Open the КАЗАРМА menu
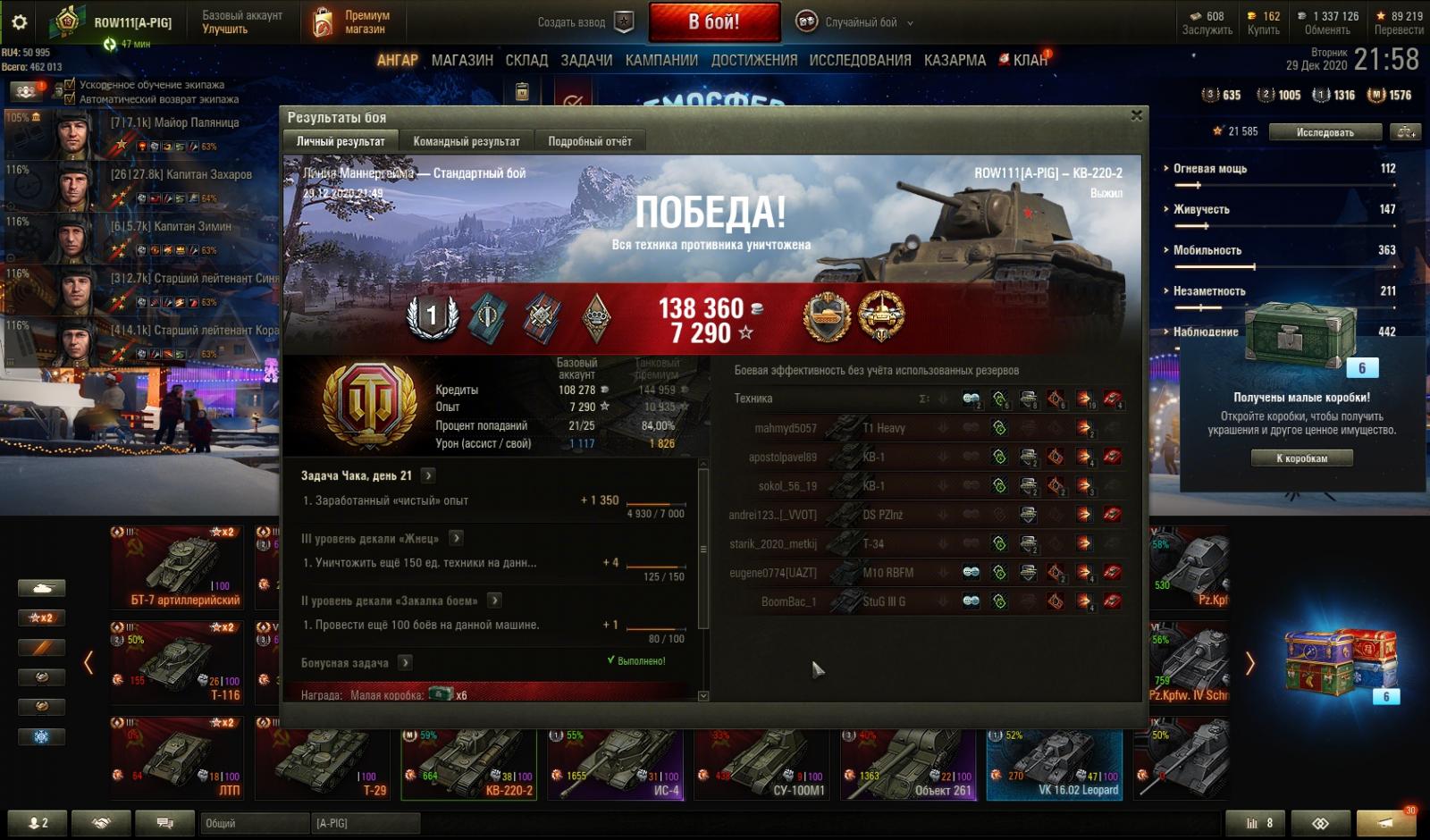The height and width of the screenshot is (840, 1430). (955, 60)
